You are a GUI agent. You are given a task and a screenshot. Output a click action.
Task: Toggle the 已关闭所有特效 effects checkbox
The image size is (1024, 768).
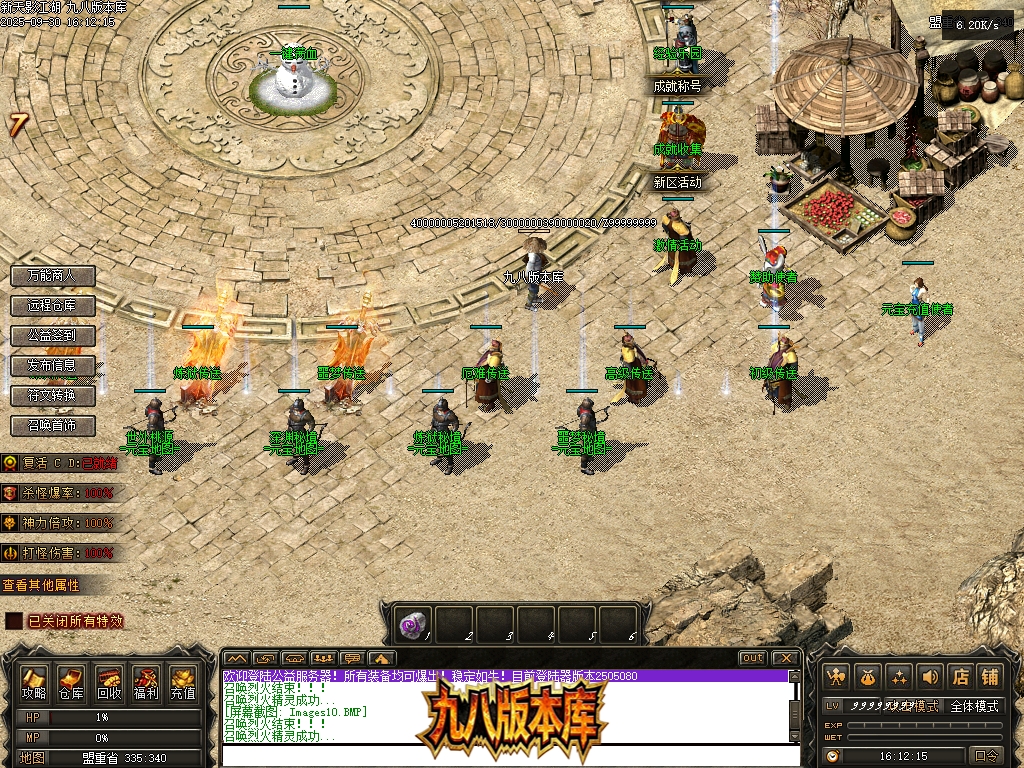click(14, 621)
